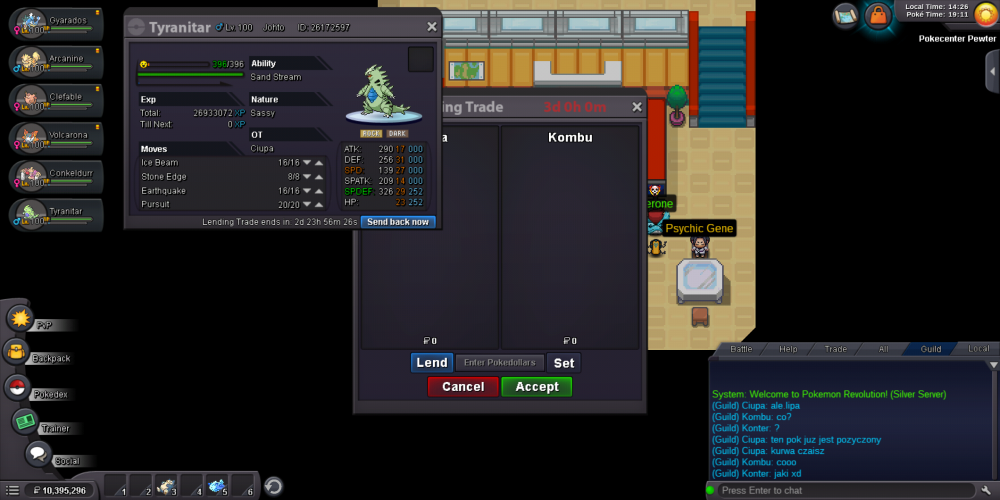
Task: Accept the lending trade
Action: pos(537,387)
